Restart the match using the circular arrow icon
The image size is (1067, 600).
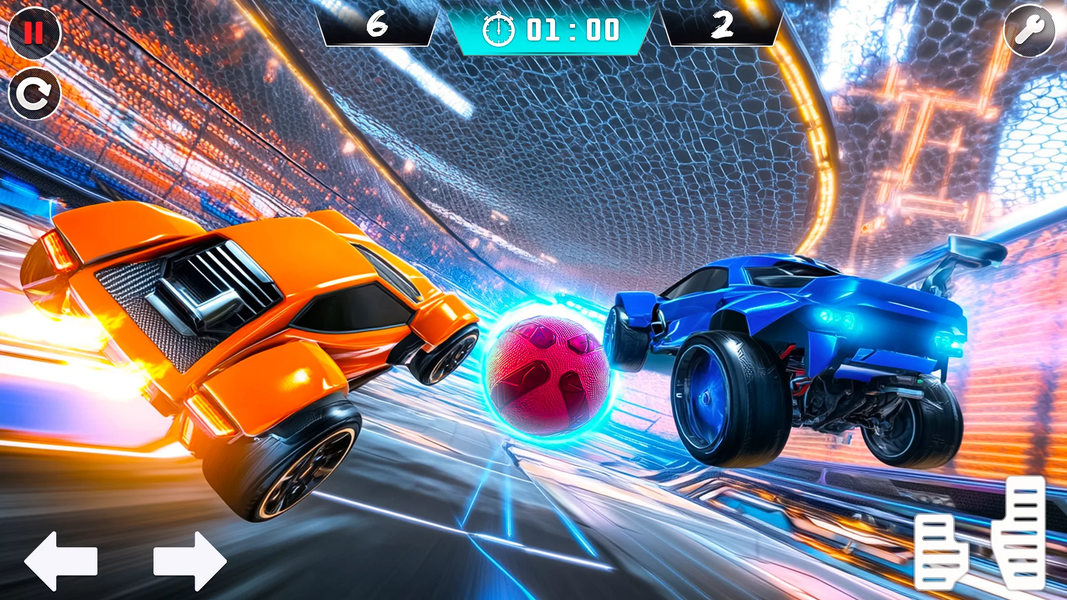click(x=35, y=95)
